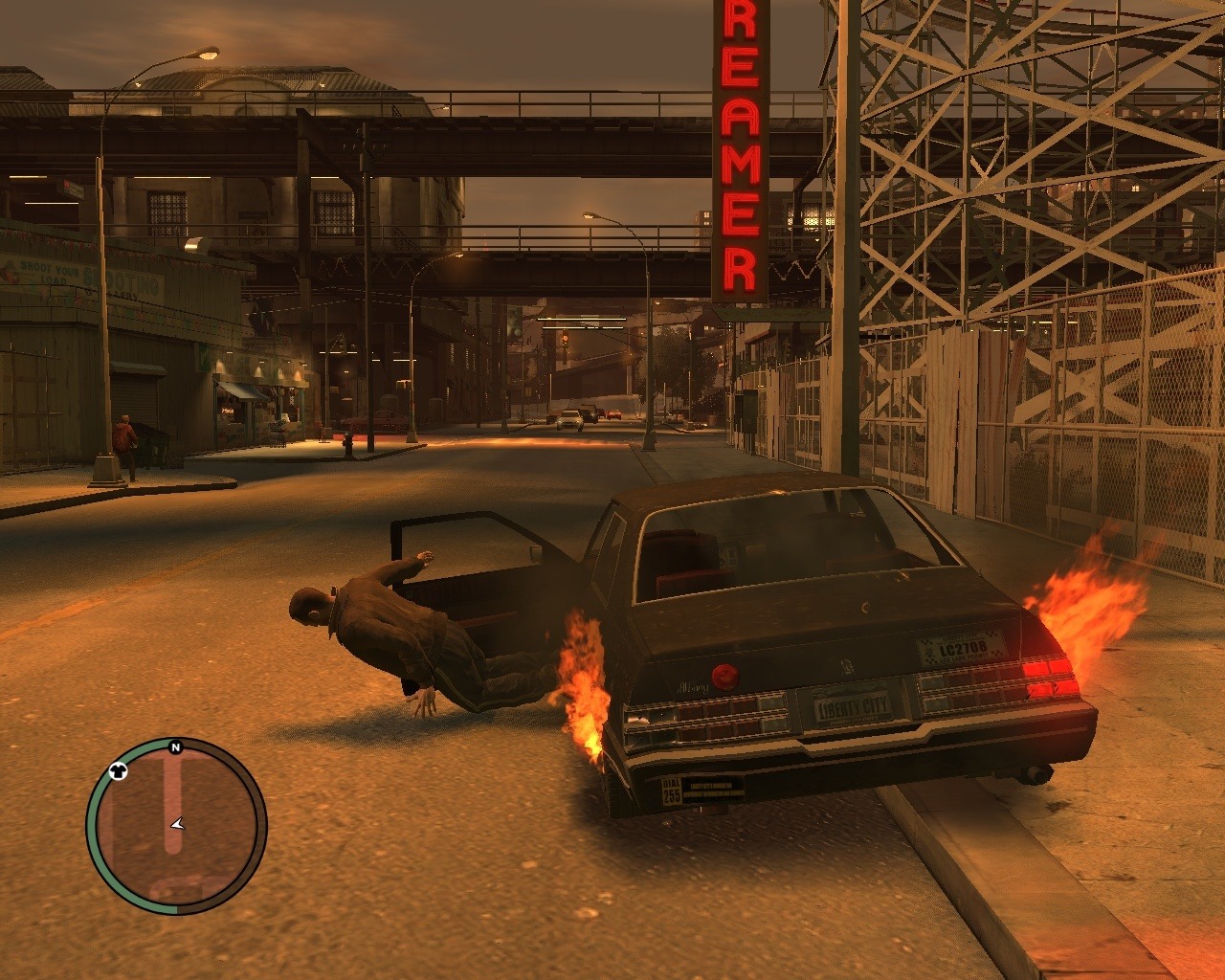Click the pedestrian in the red jacket

[123, 434]
